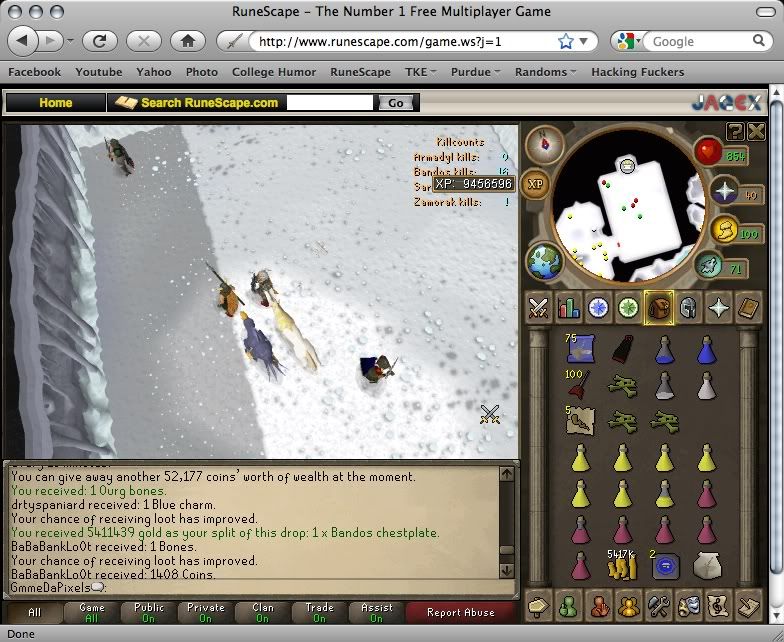The width and height of the screenshot is (784, 642).
Task: Click the Go button next to the search box
Action: [x=396, y=103]
